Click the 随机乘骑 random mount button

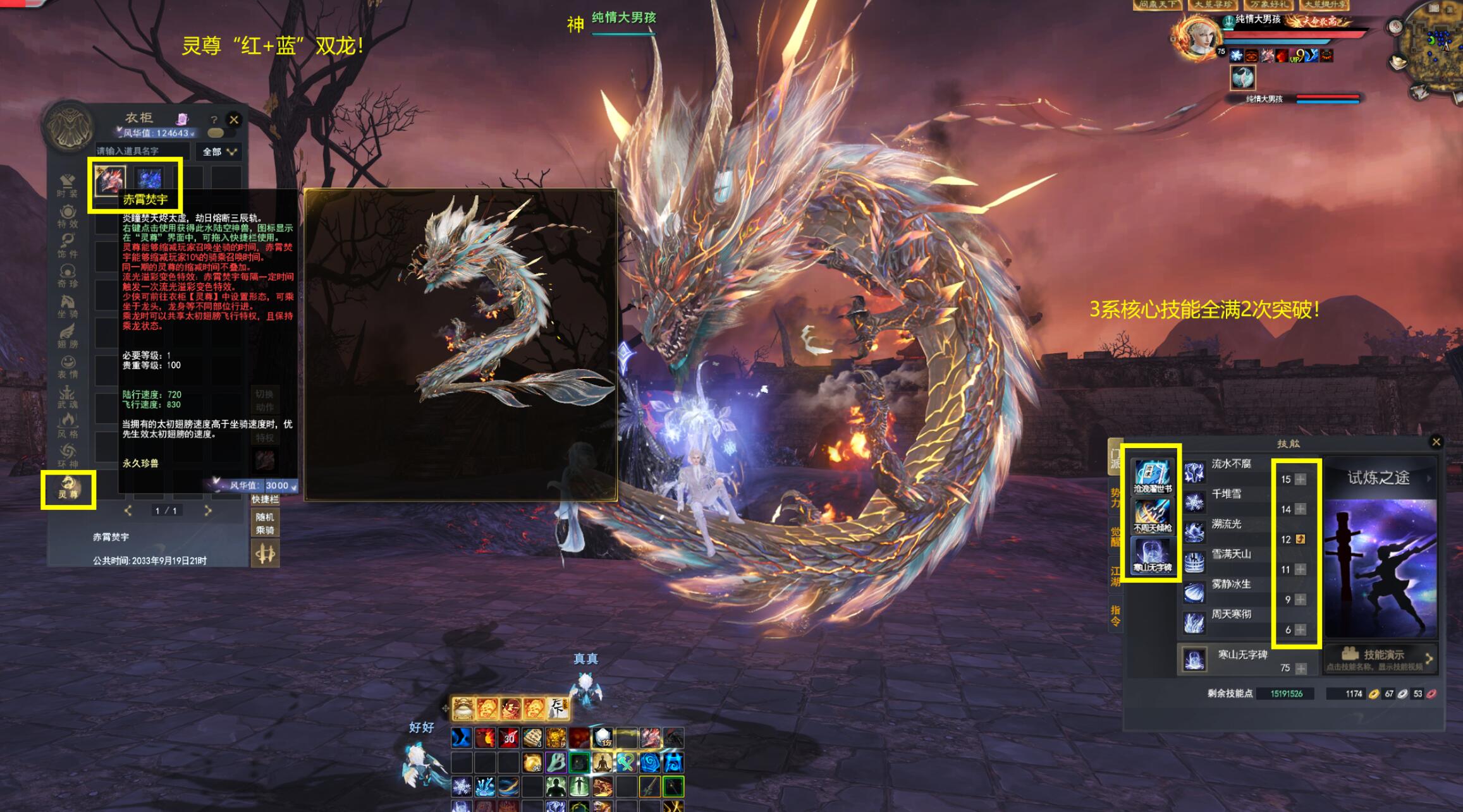(265, 524)
